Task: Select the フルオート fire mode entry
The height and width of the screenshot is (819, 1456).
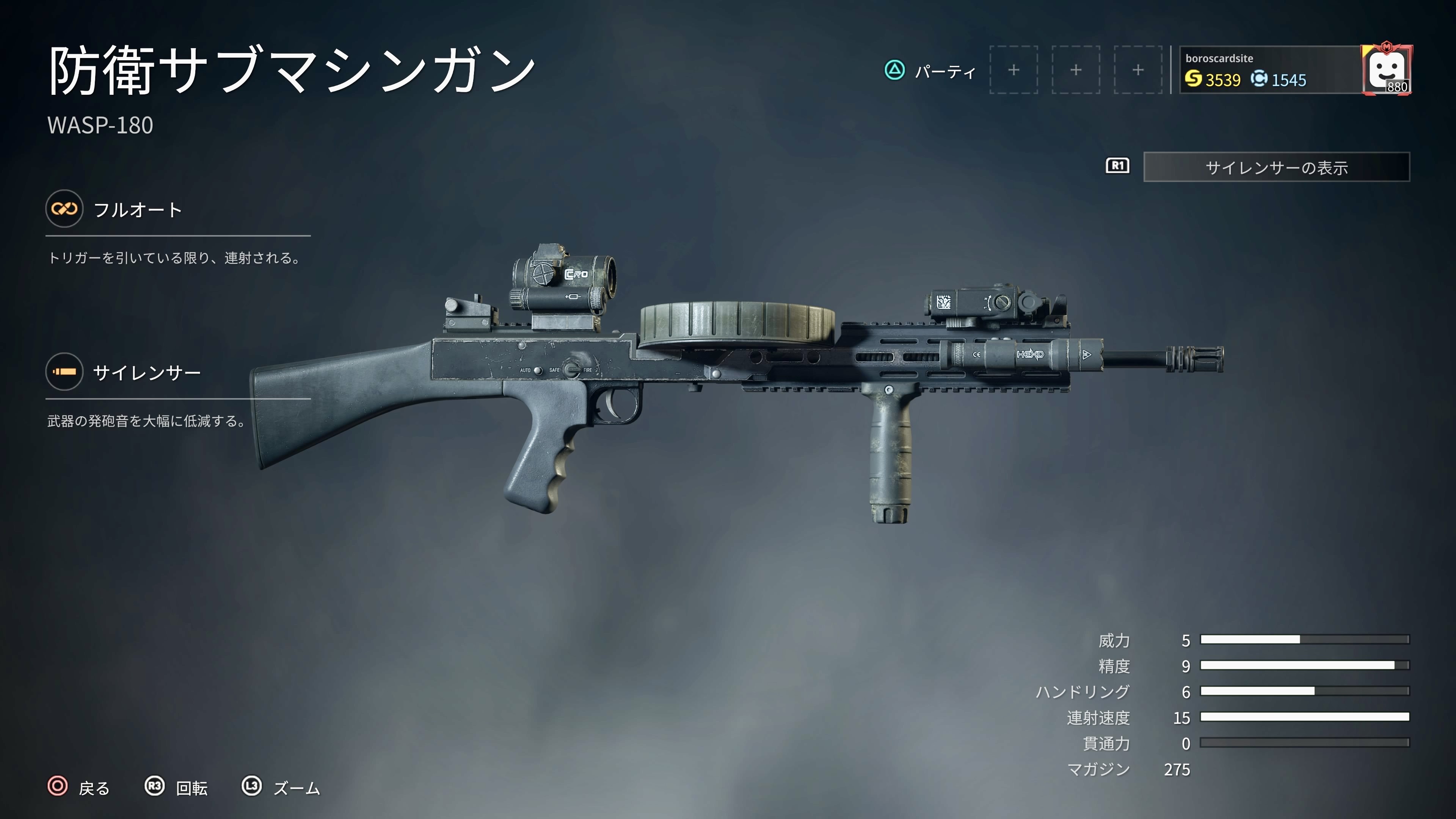Action: (137, 210)
